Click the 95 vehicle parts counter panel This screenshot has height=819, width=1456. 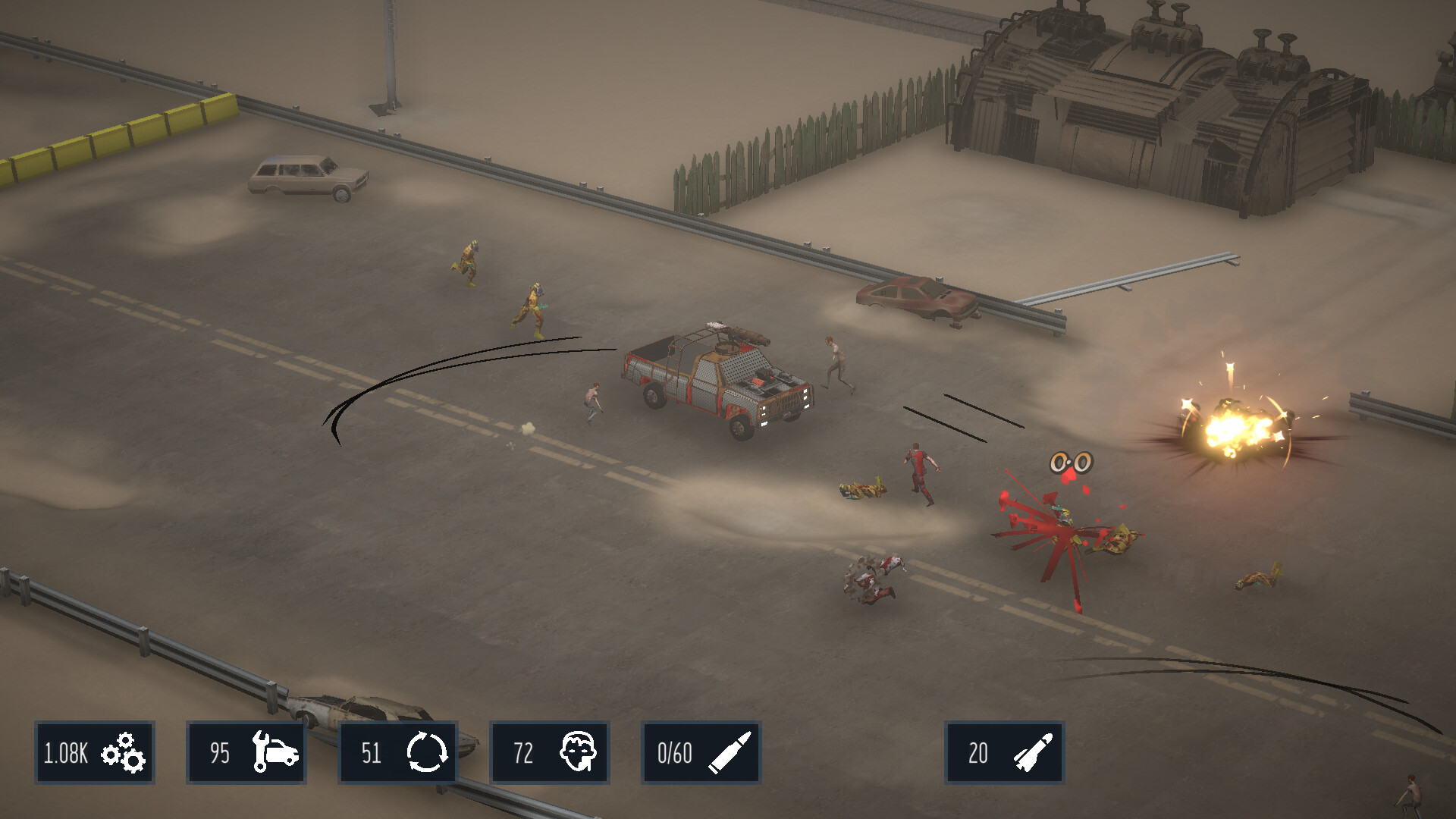245,752
